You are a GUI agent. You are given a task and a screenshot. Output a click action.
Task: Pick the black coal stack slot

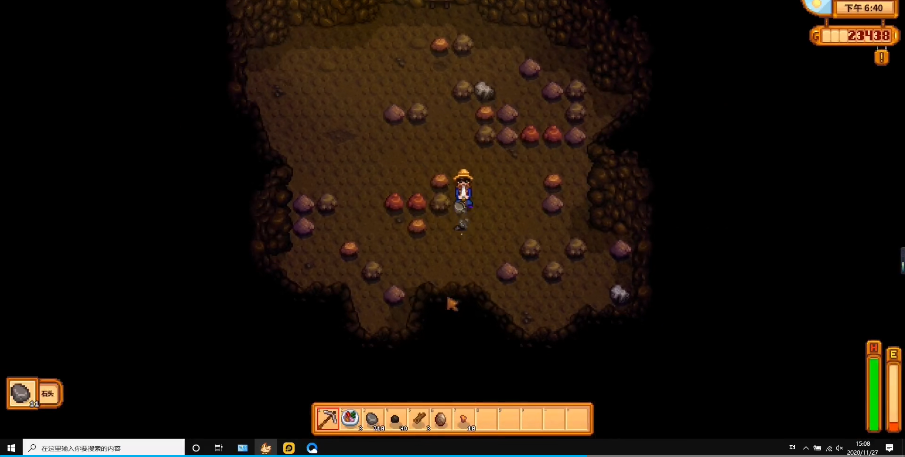[396, 418]
